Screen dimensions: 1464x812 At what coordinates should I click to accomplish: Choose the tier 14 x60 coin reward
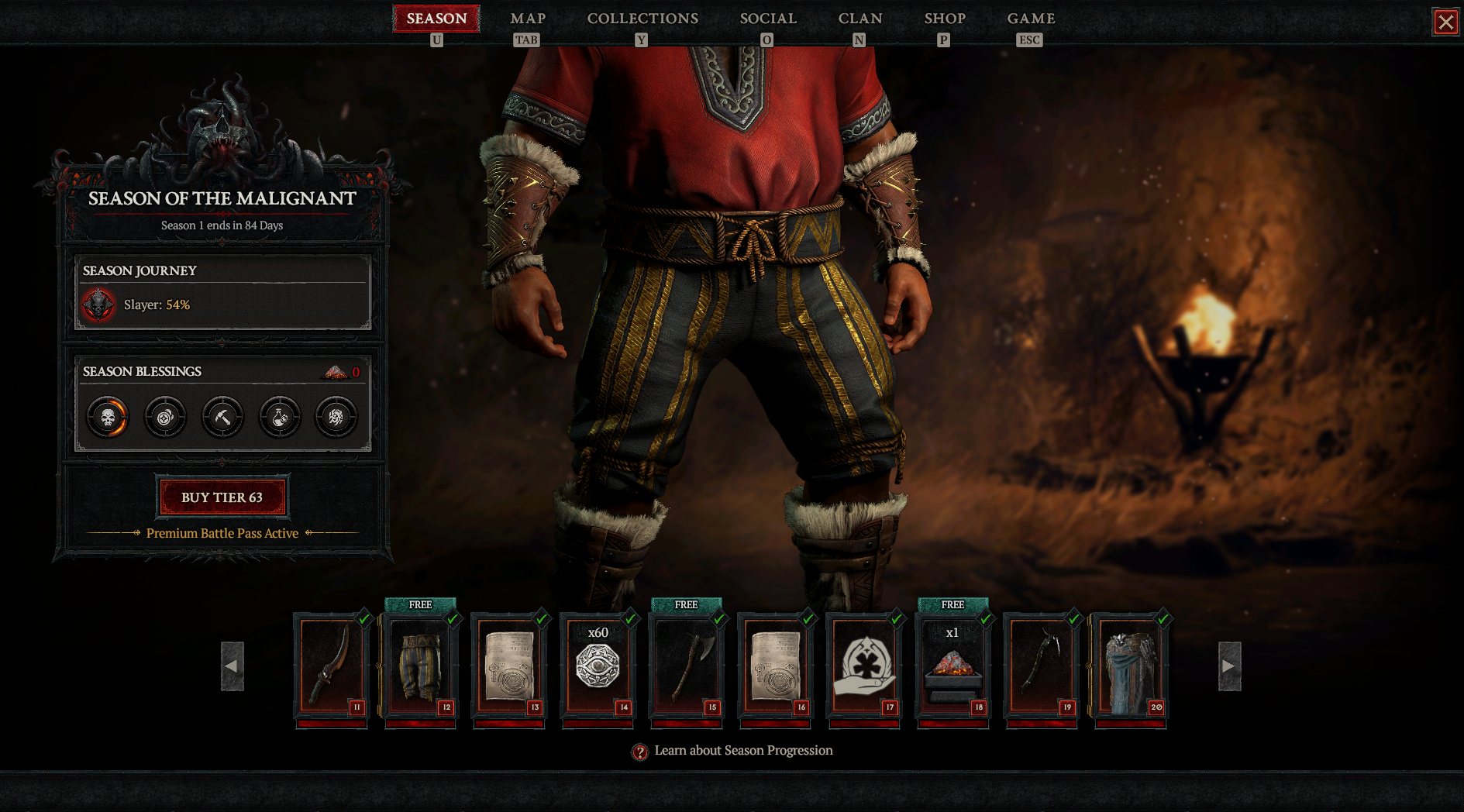[x=598, y=666]
